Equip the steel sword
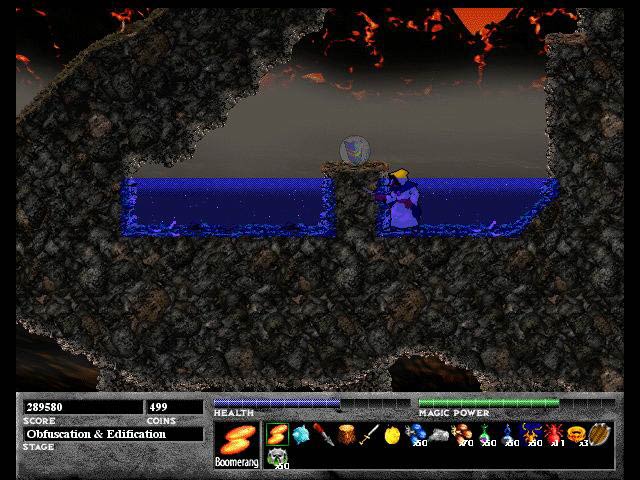640x480 pixels. click(x=369, y=436)
